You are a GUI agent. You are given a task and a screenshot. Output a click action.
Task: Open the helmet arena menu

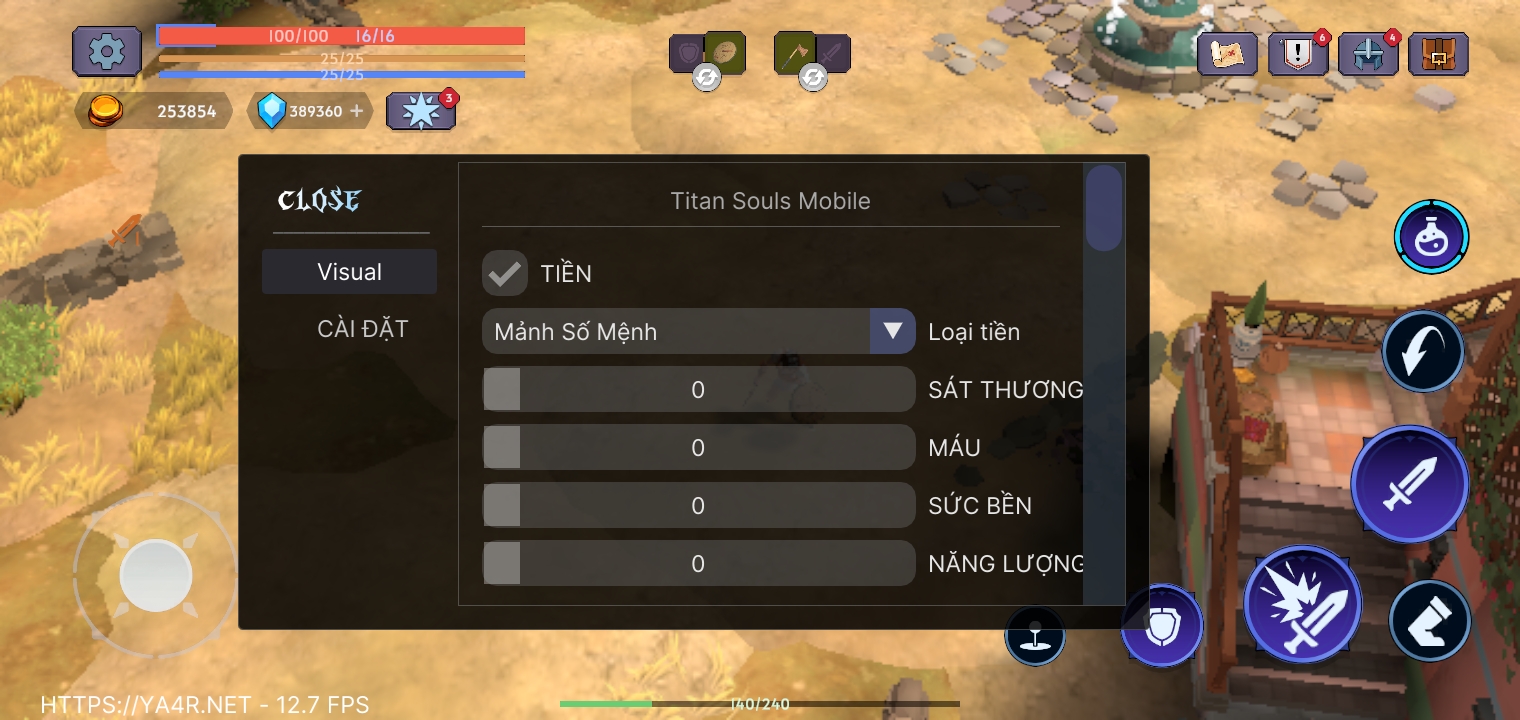pos(1368,53)
